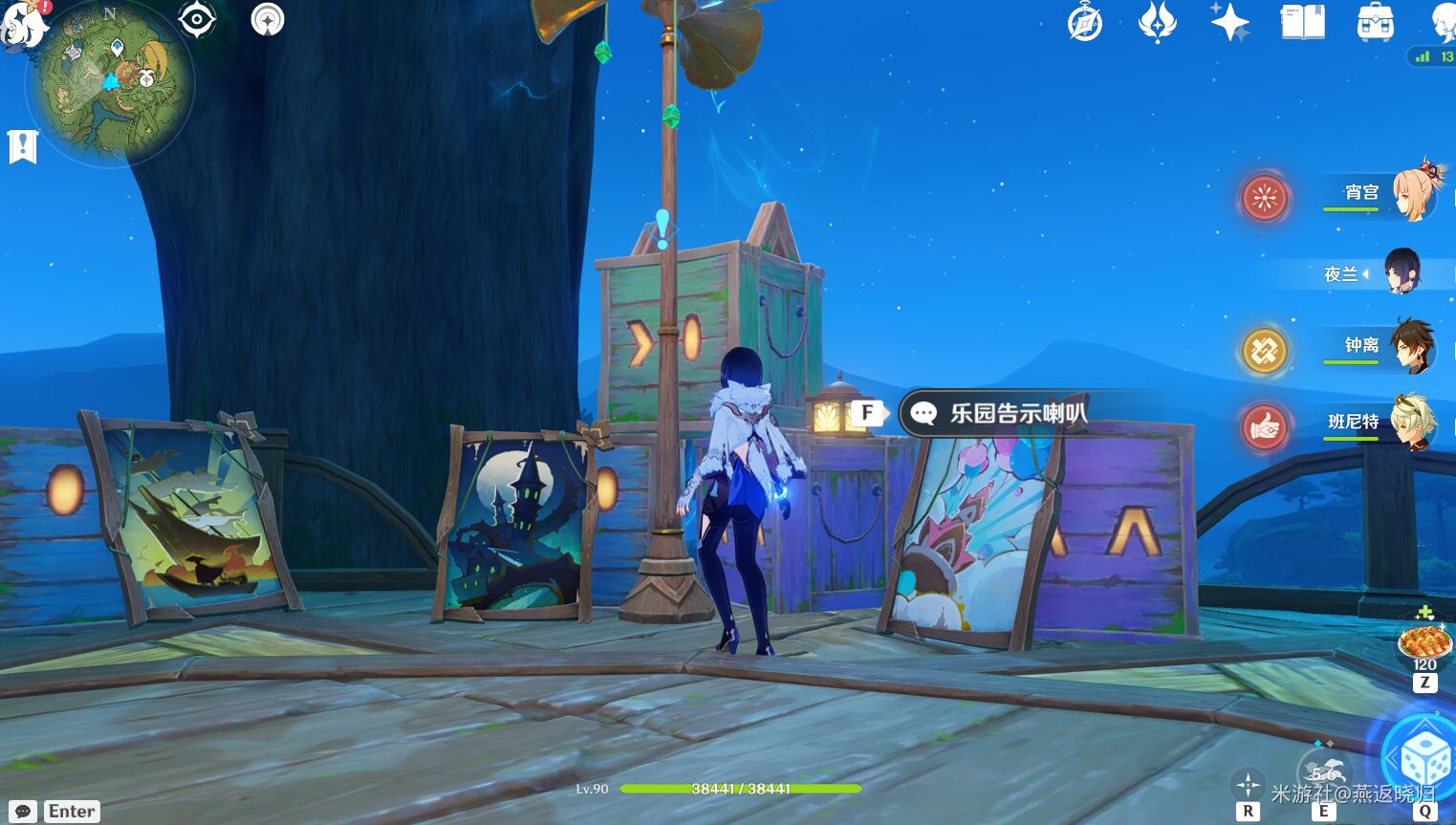
Task: Activate the dice elemental burst
Action: pyautogui.click(x=1424, y=762)
